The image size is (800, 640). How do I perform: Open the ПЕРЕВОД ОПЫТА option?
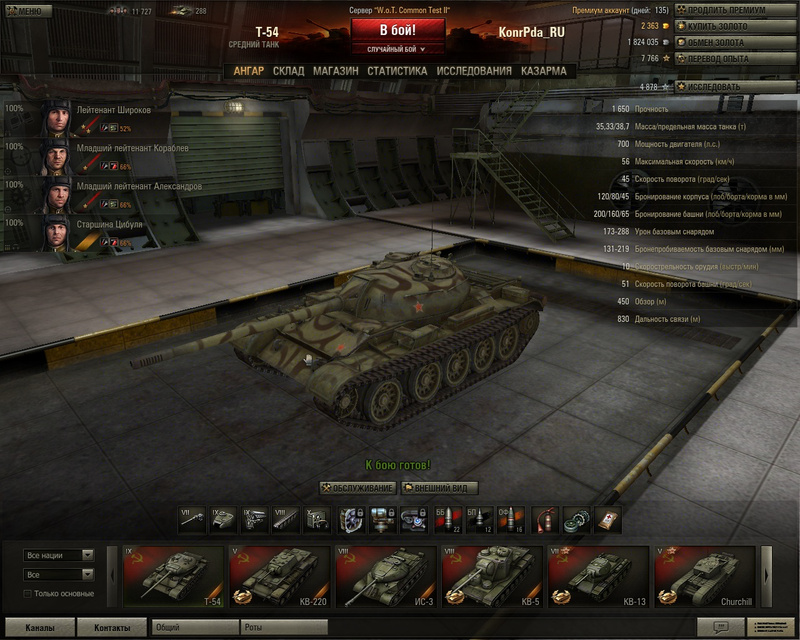(x=740, y=58)
